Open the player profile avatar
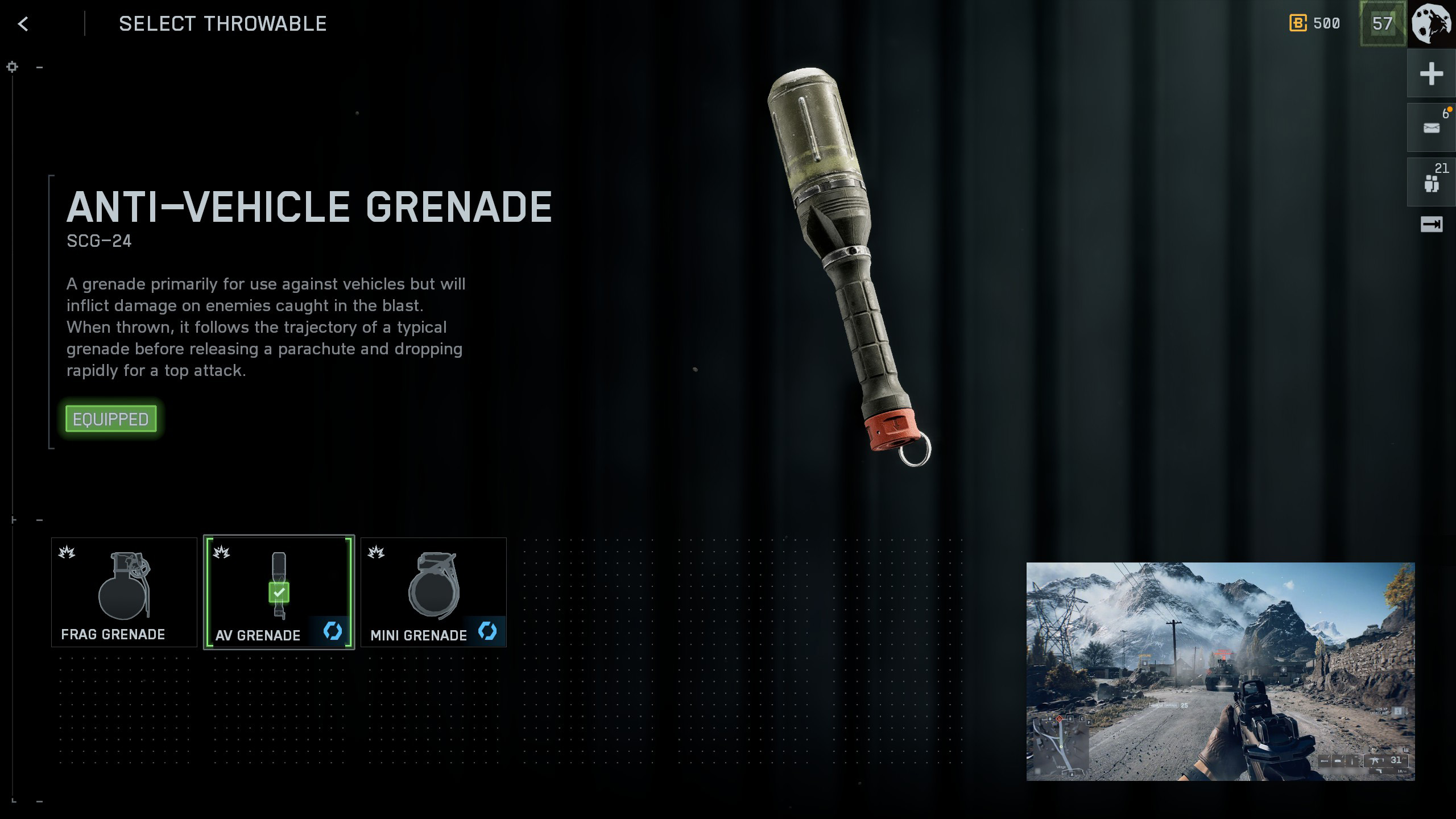 1432,24
